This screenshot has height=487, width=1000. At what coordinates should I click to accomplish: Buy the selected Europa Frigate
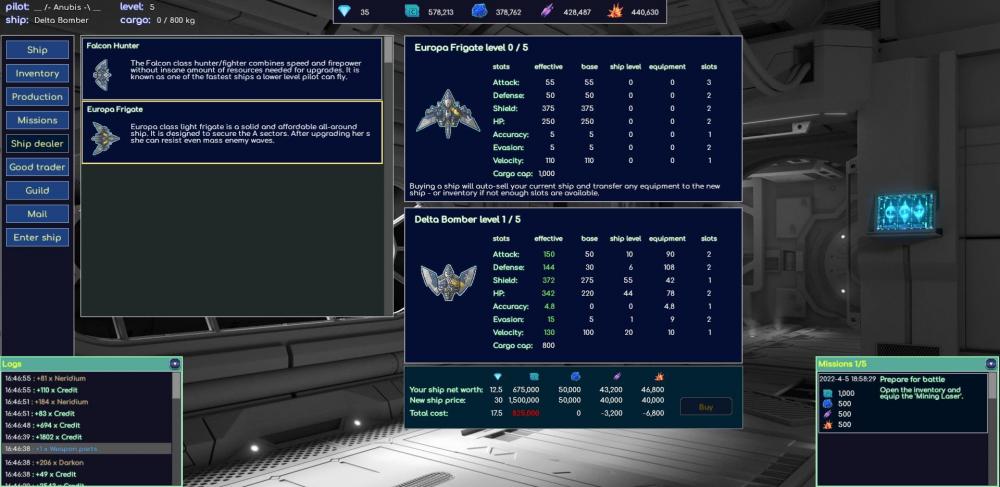click(x=706, y=406)
